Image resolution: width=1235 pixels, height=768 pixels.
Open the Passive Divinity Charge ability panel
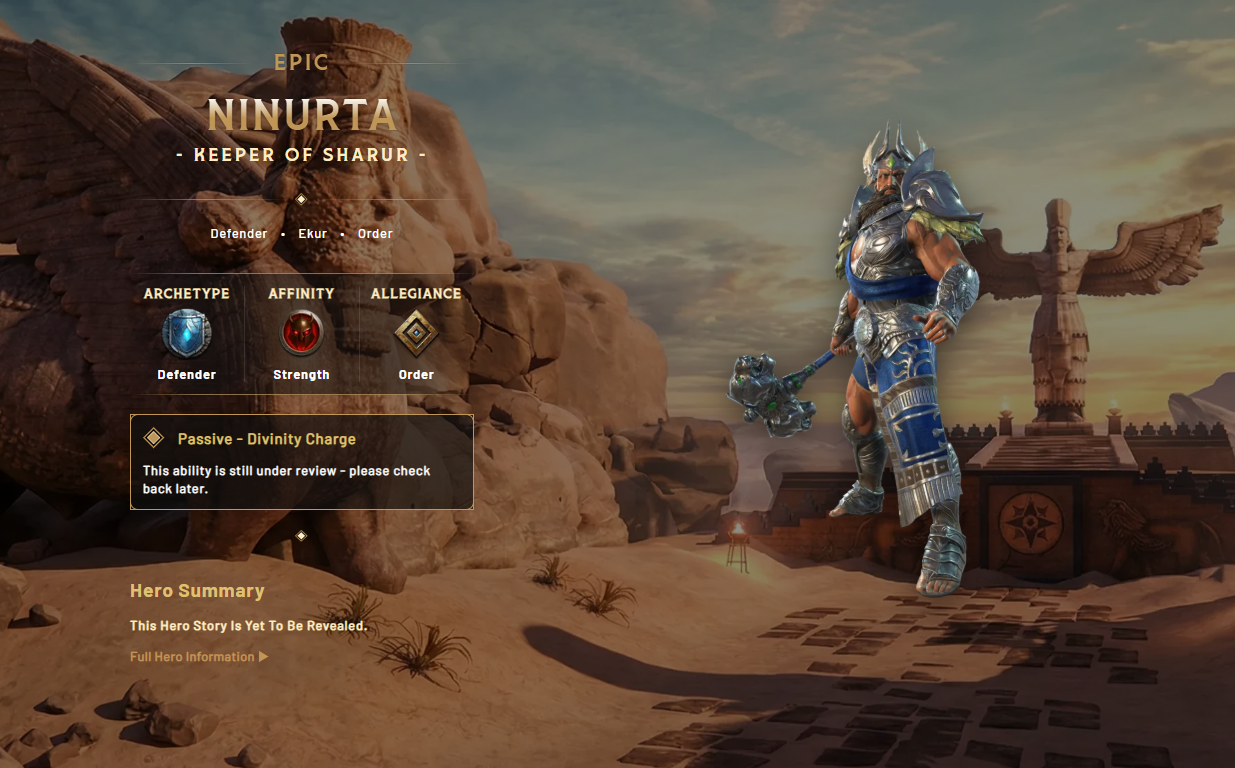pos(301,462)
